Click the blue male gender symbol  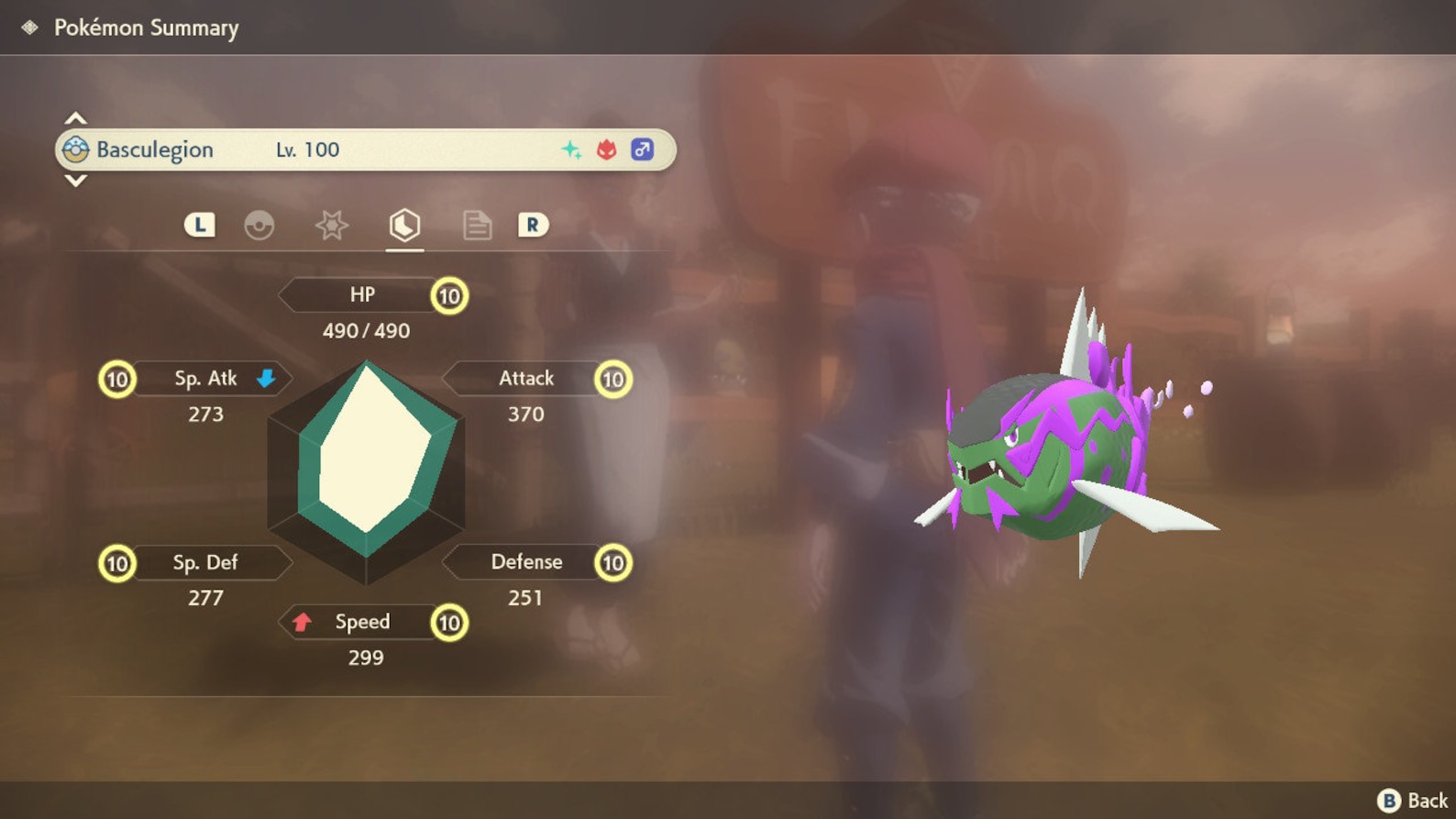point(642,149)
